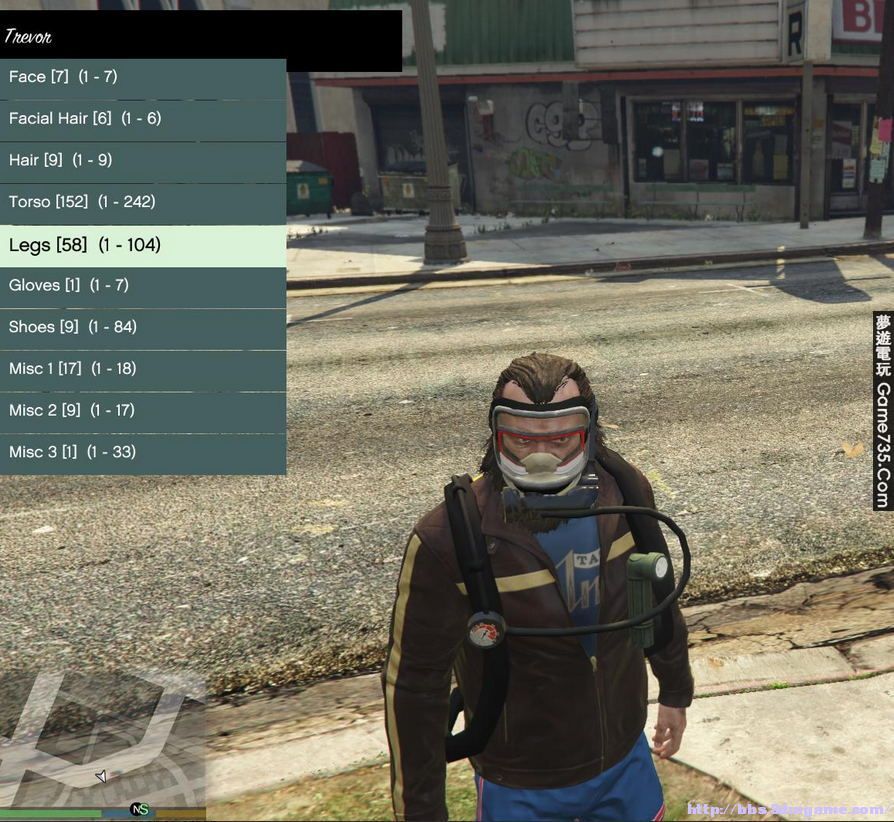Viewport: 894px width, 822px height.
Task: Select the Torso menu entry
Action: pos(143,202)
